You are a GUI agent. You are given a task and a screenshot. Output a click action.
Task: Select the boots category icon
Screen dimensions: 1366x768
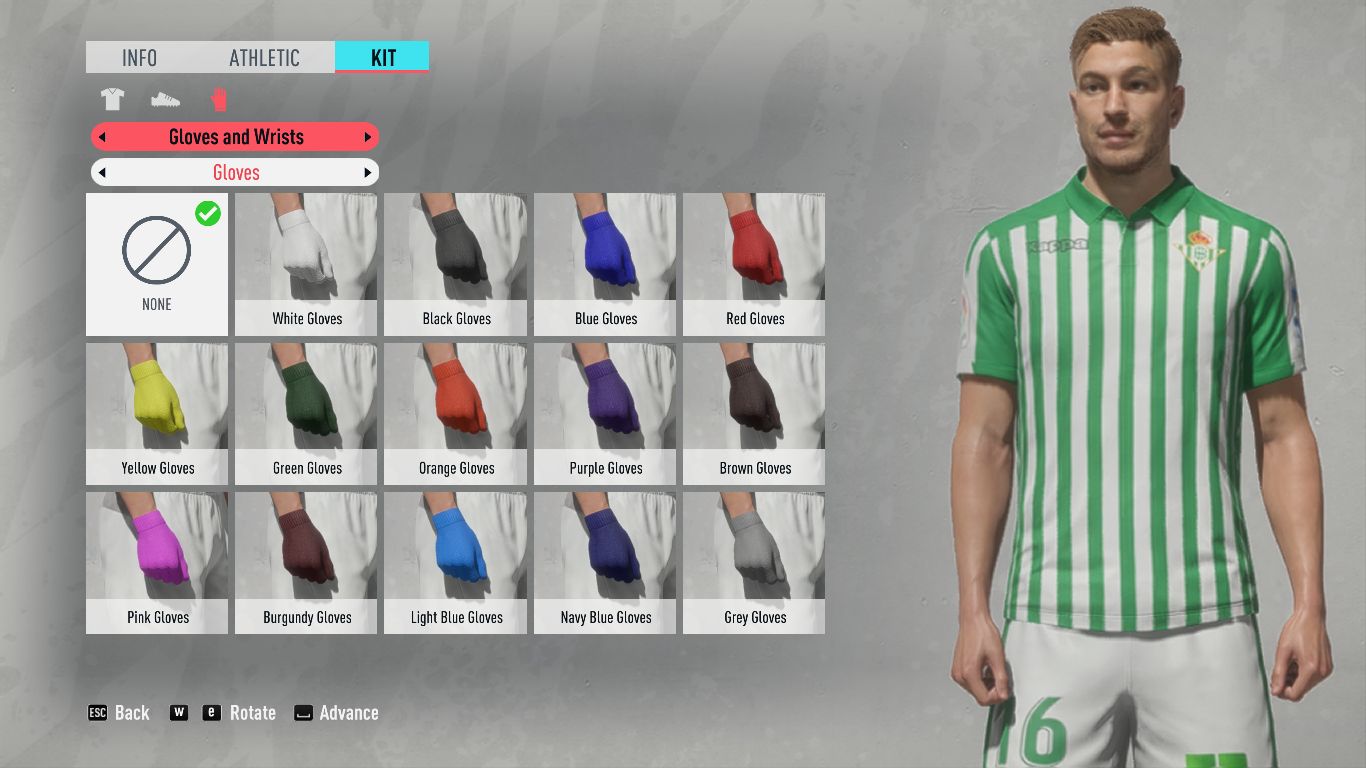click(166, 100)
